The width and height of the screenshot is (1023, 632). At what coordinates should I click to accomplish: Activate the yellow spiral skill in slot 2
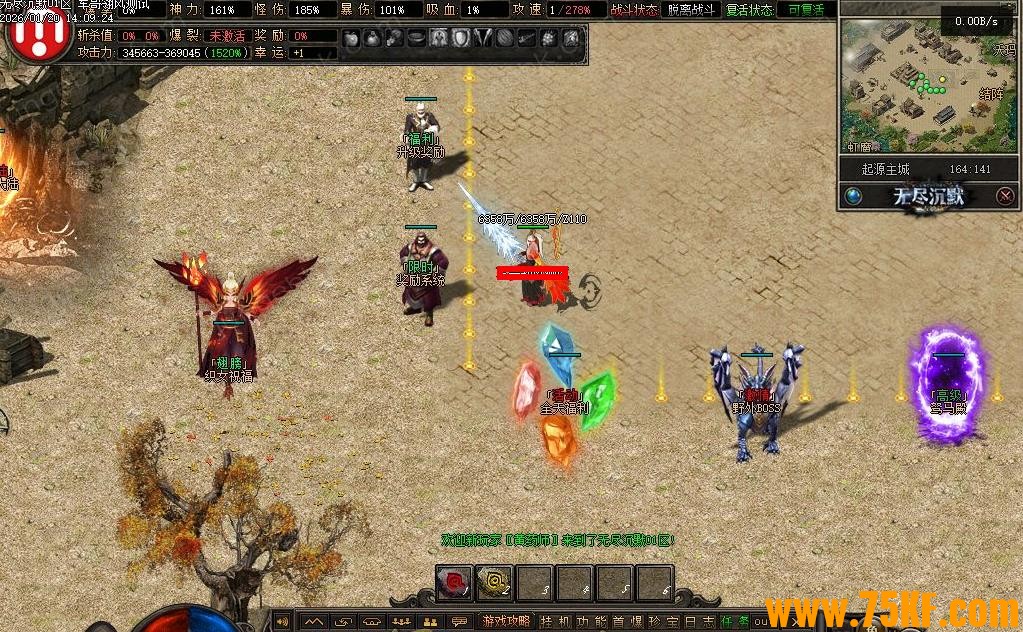[x=494, y=582]
